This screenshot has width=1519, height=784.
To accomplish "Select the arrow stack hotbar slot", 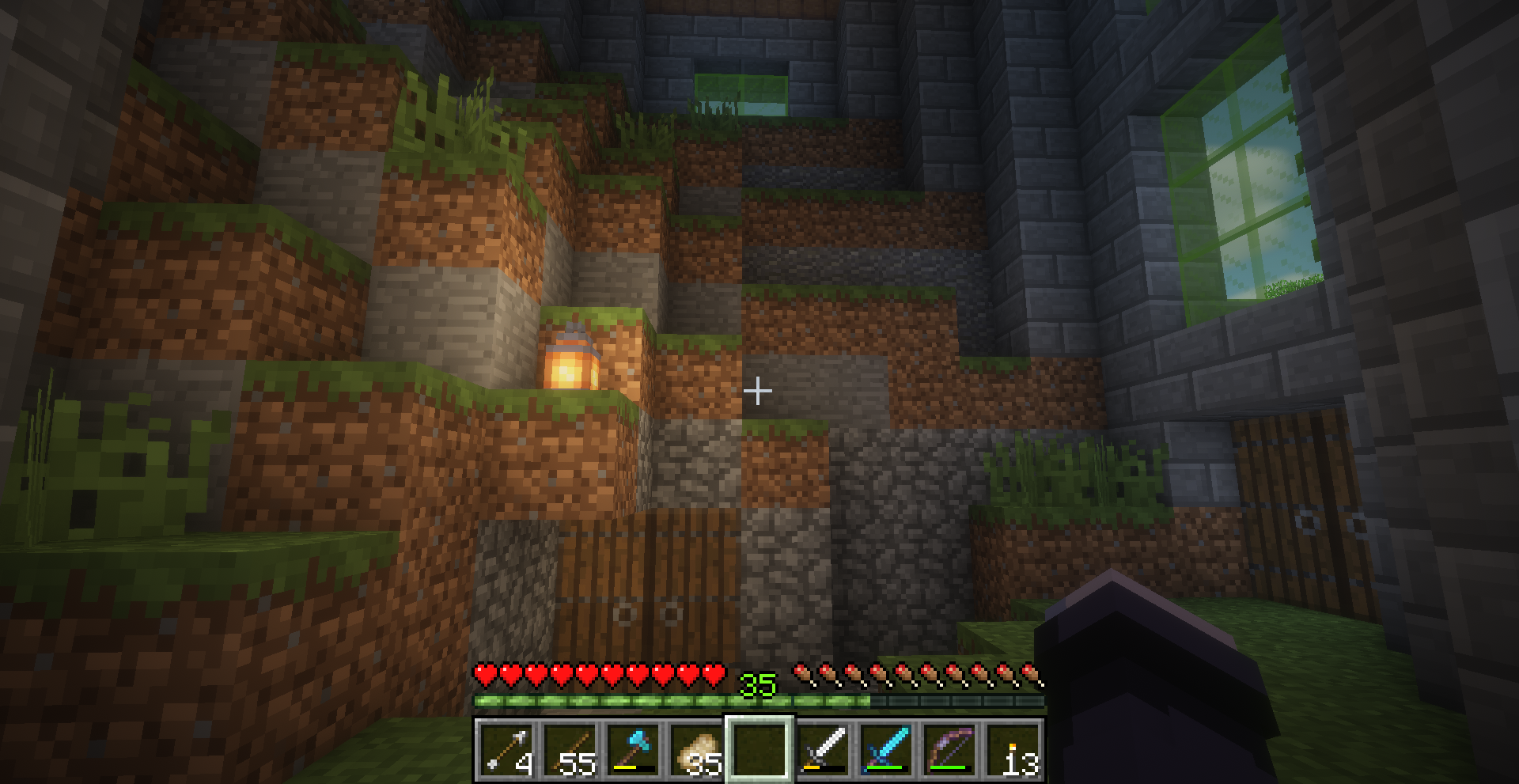I will pos(506,748).
